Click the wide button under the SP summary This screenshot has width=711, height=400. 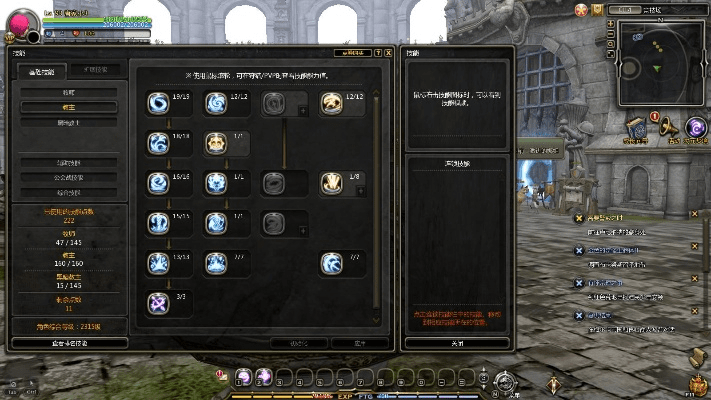point(69,342)
